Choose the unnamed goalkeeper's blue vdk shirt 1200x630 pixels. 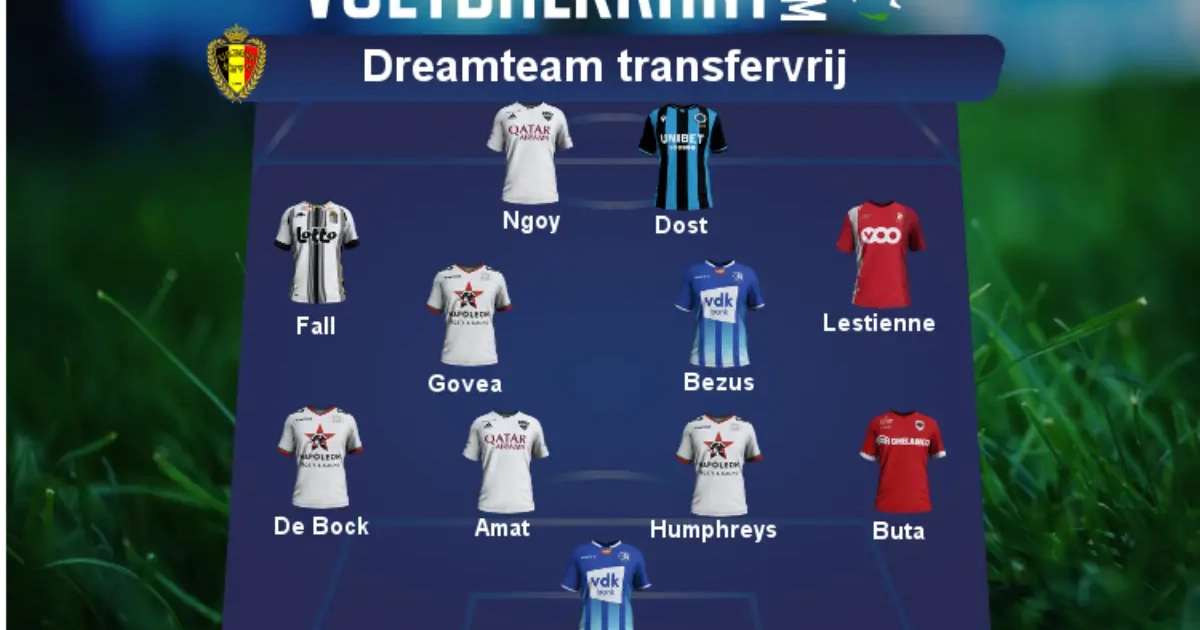[x=605, y=585]
